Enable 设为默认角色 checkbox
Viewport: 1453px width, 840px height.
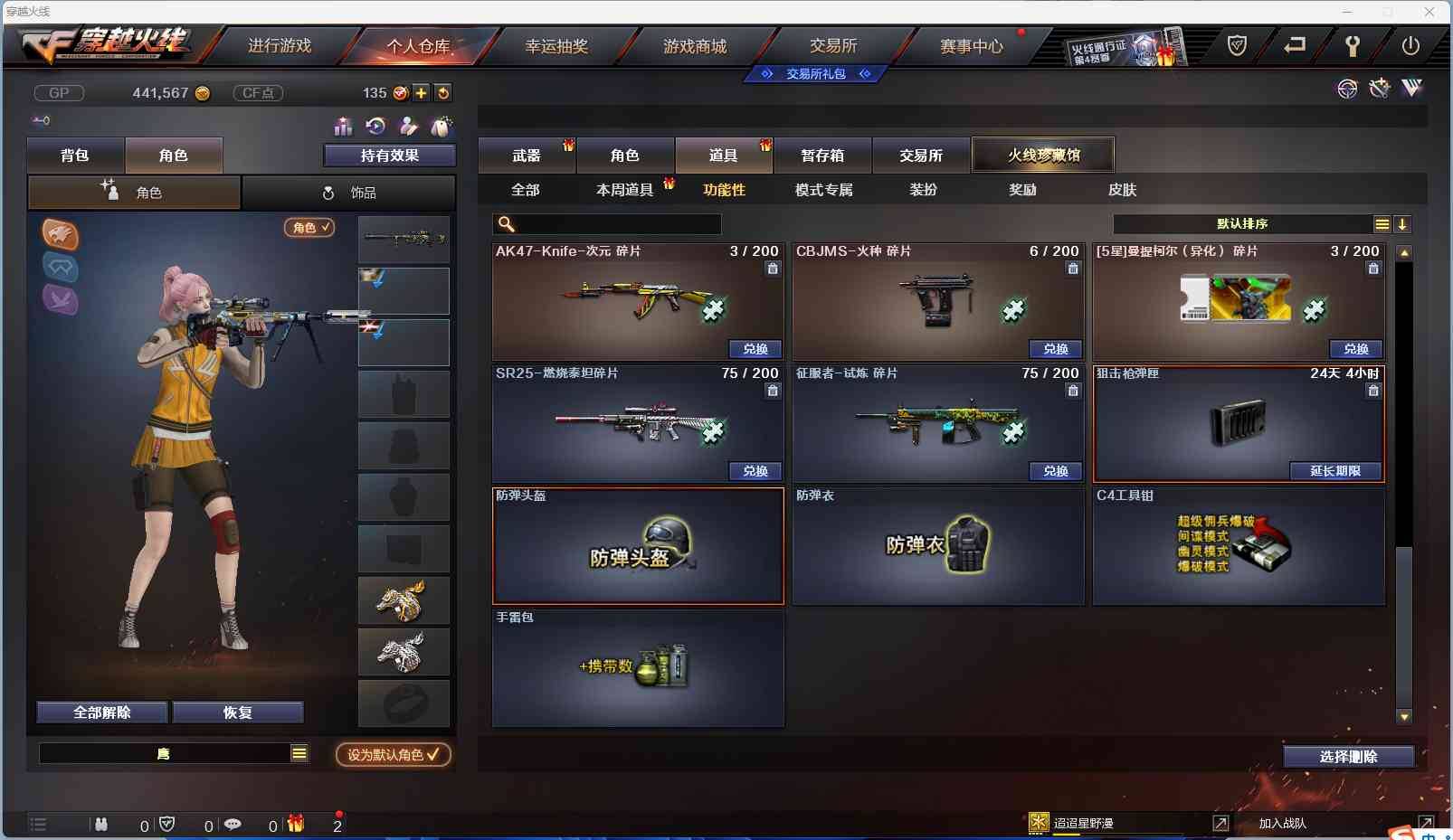(393, 756)
